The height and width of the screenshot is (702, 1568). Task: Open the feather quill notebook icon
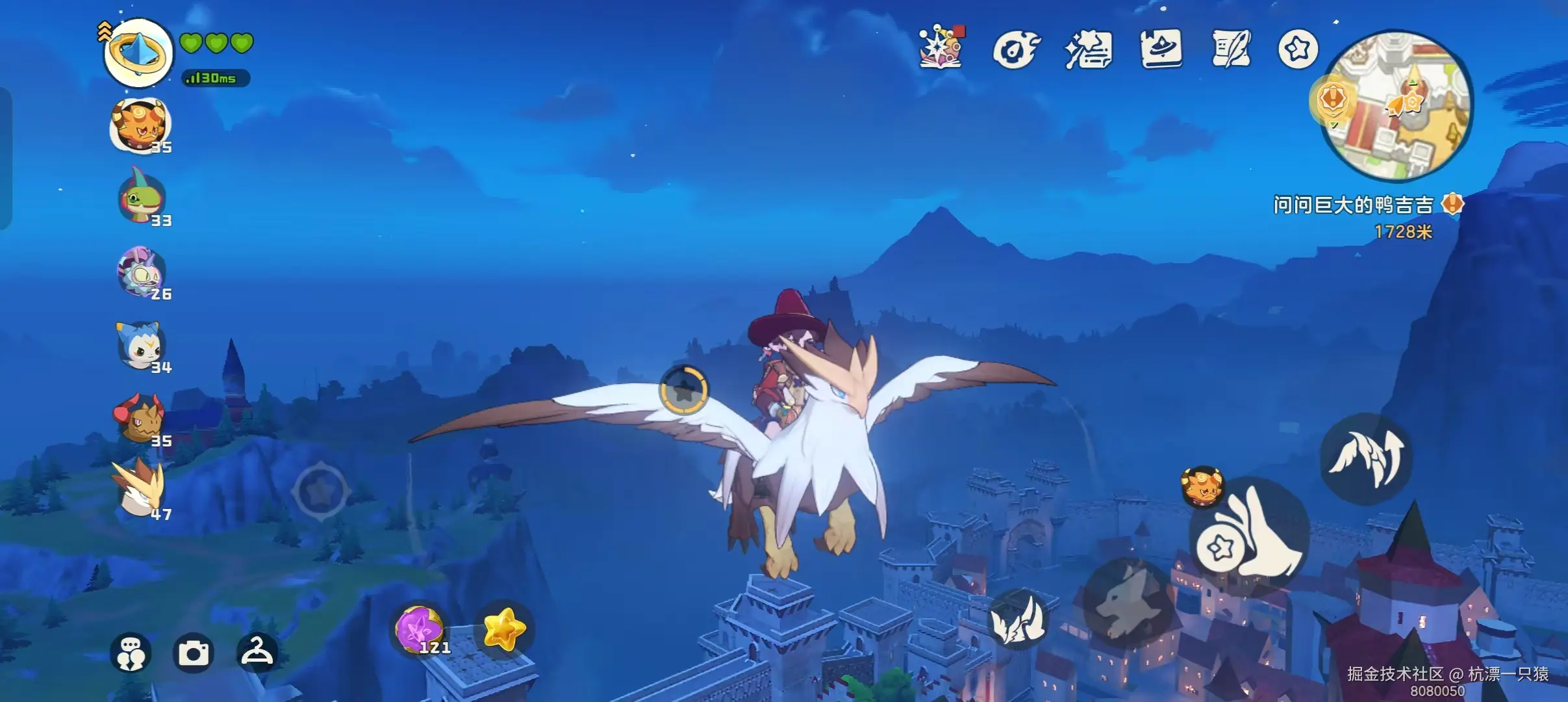tap(1230, 49)
